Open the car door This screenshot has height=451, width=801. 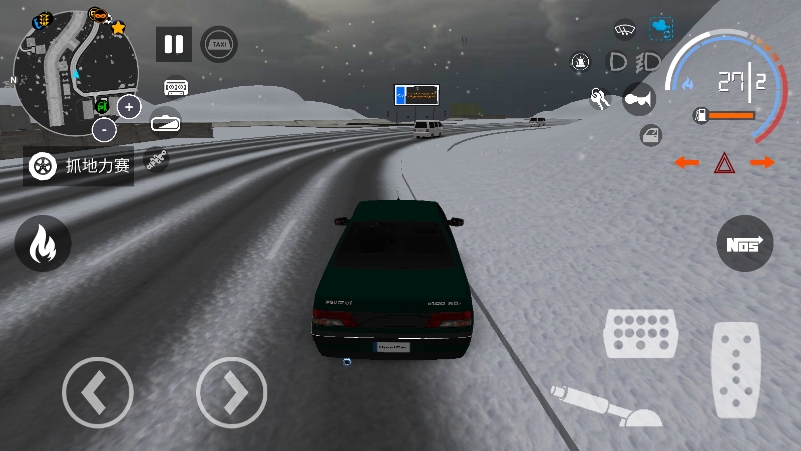click(x=649, y=134)
